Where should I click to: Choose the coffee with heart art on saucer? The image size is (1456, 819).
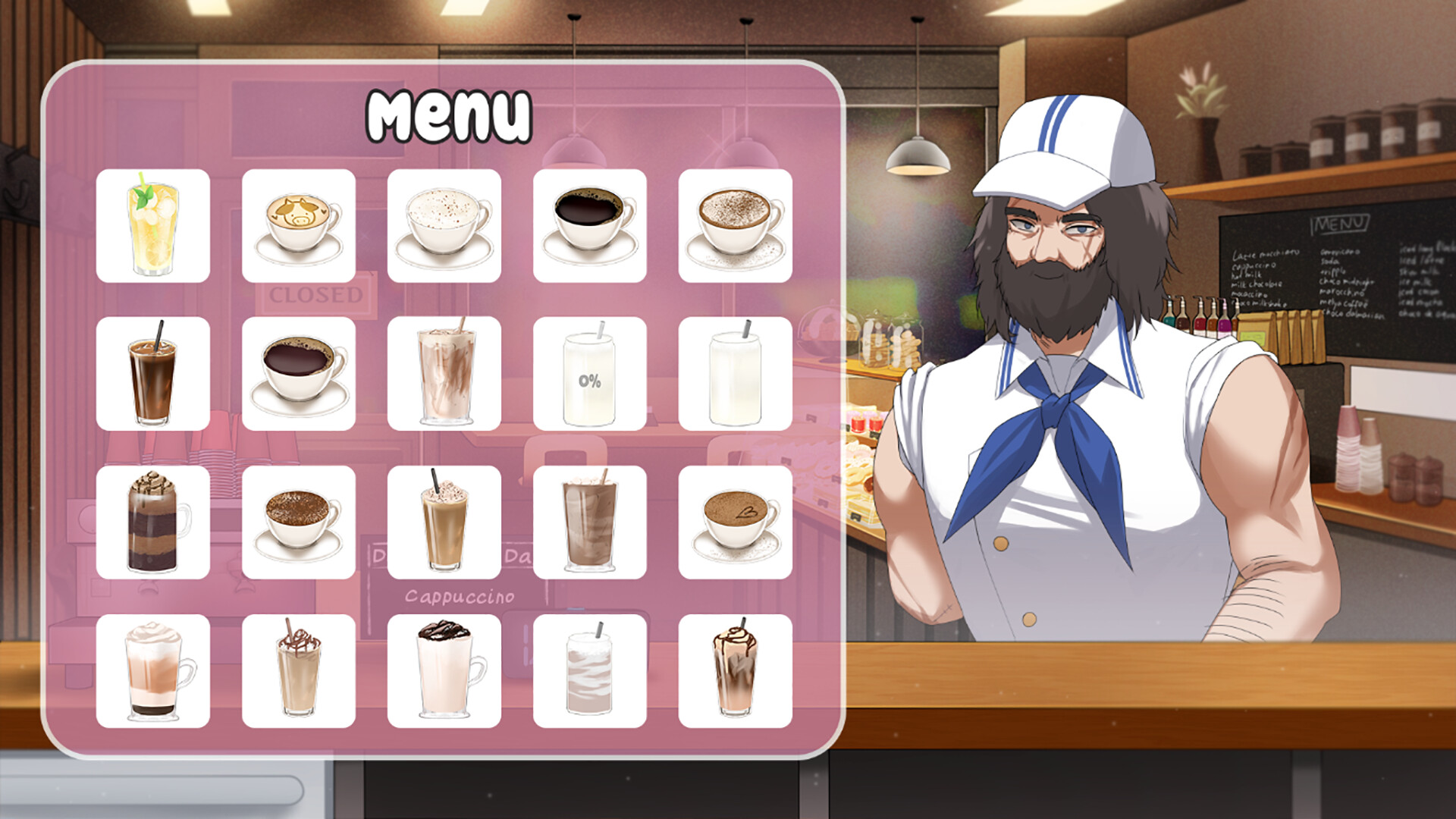tap(733, 519)
